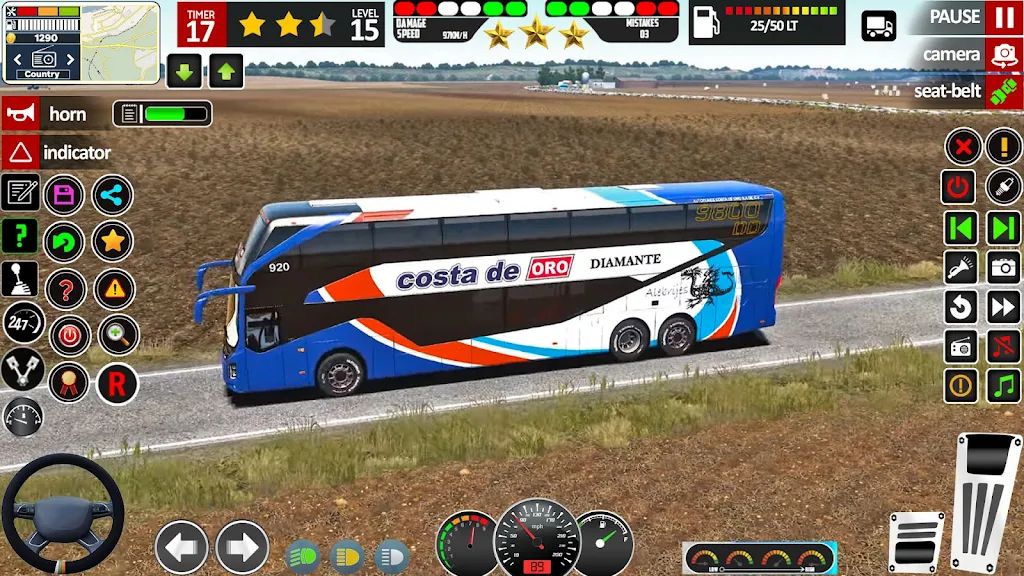
Task: Click the red R button
Action: click(117, 383)
